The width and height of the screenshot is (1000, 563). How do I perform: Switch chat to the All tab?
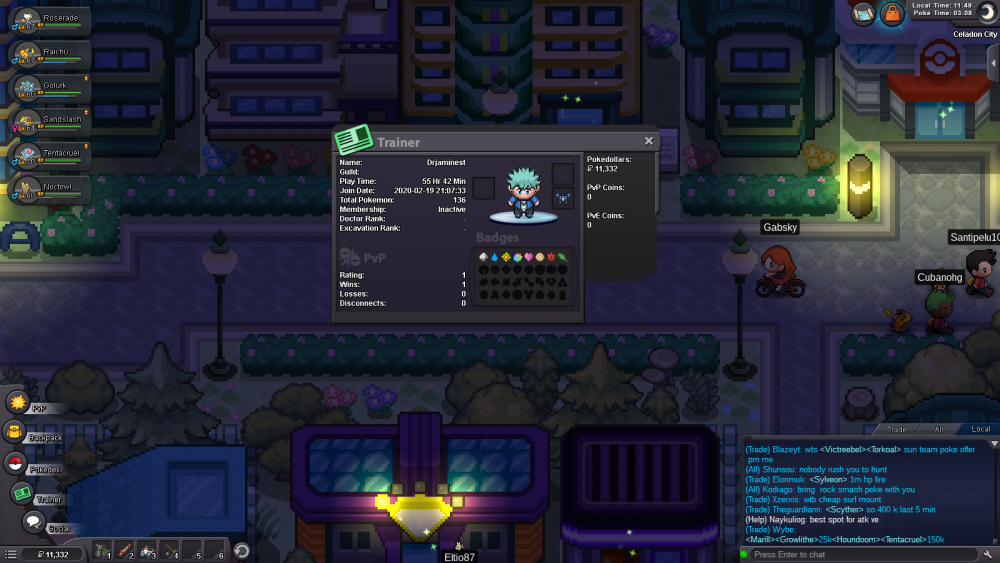point(939,429)
